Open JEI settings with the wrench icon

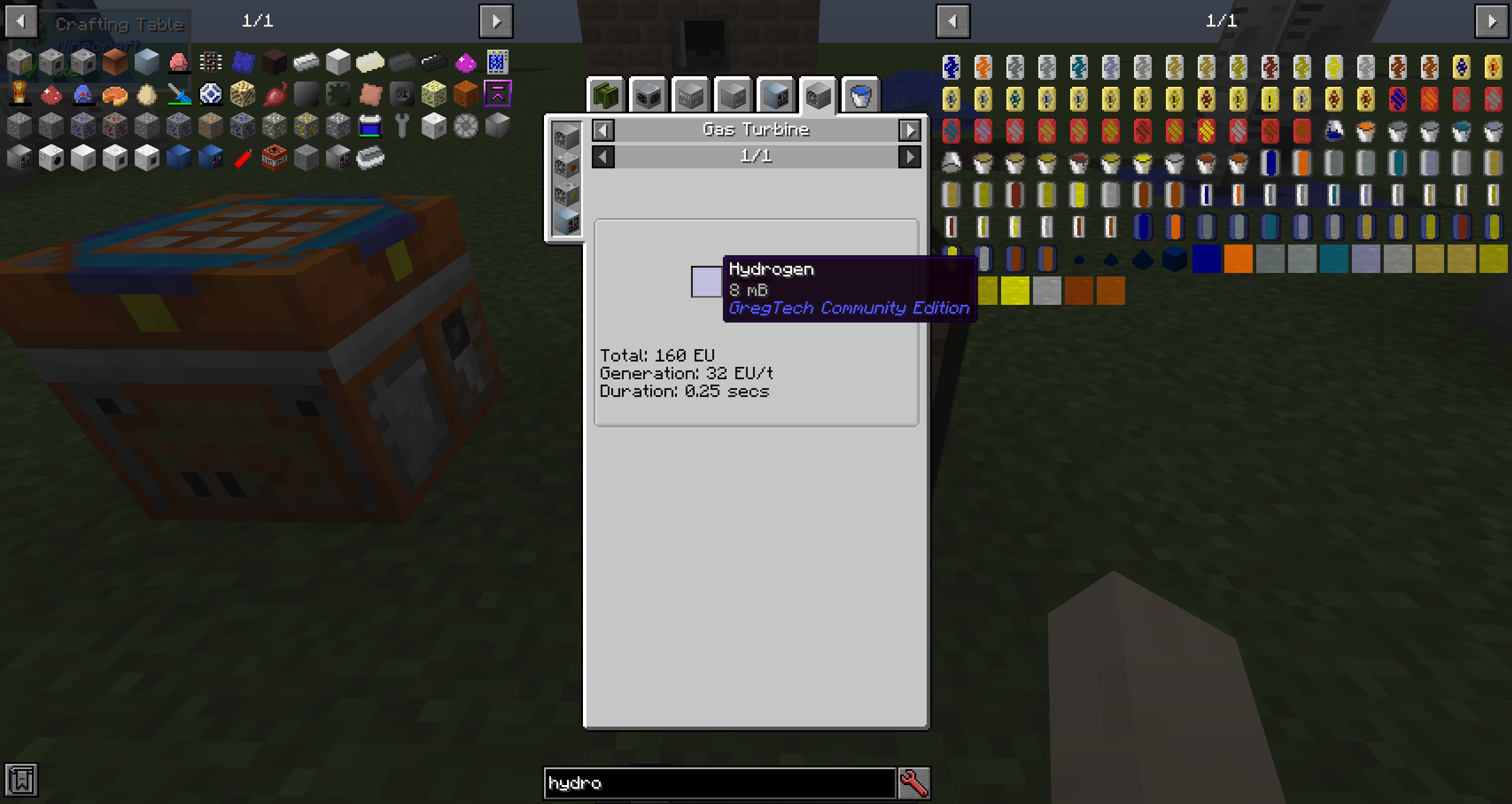click(x=911, y=783)
